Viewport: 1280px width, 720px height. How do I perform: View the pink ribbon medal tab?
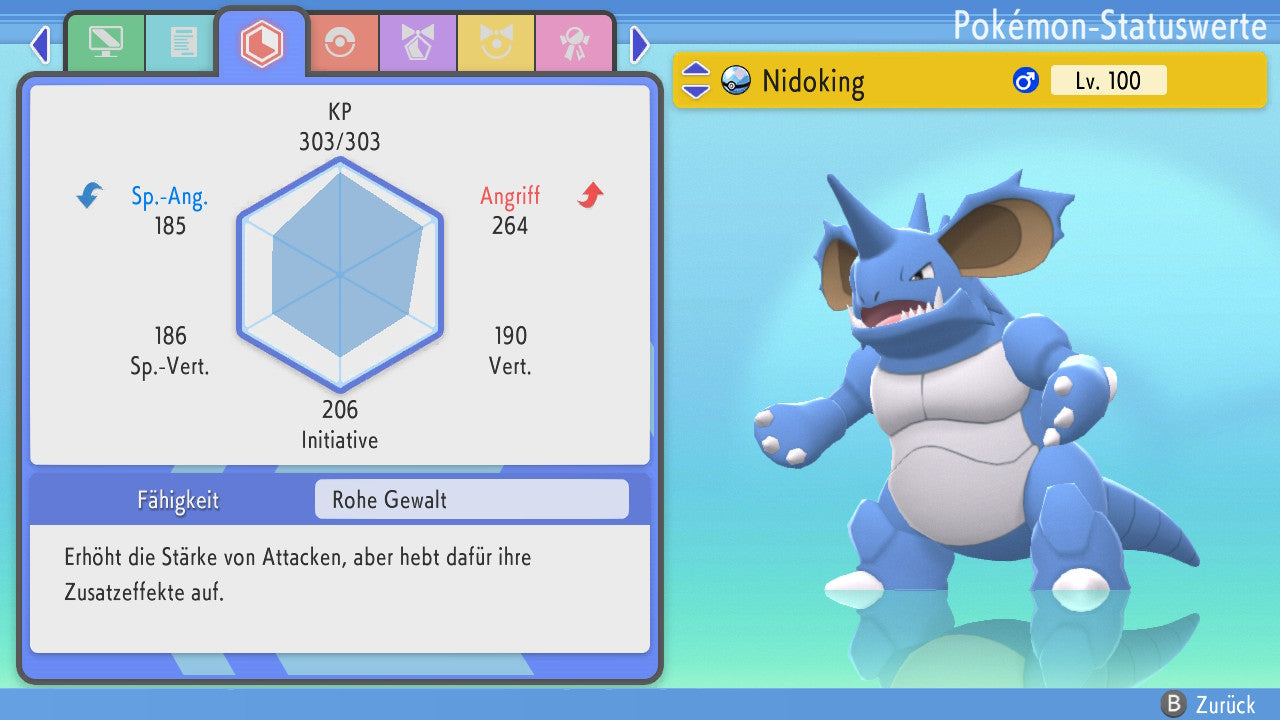click(574, 42)
